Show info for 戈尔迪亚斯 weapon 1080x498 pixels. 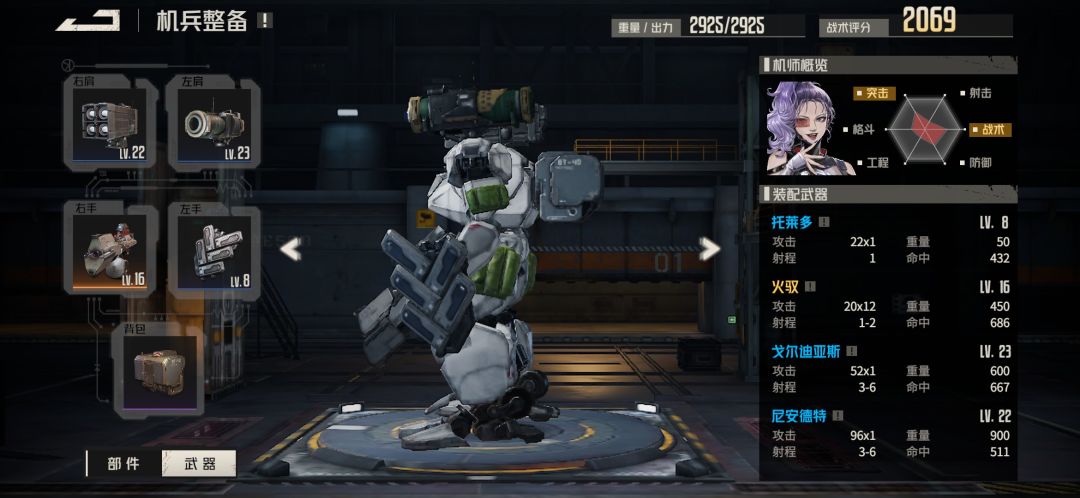click(x=851, y=352)
